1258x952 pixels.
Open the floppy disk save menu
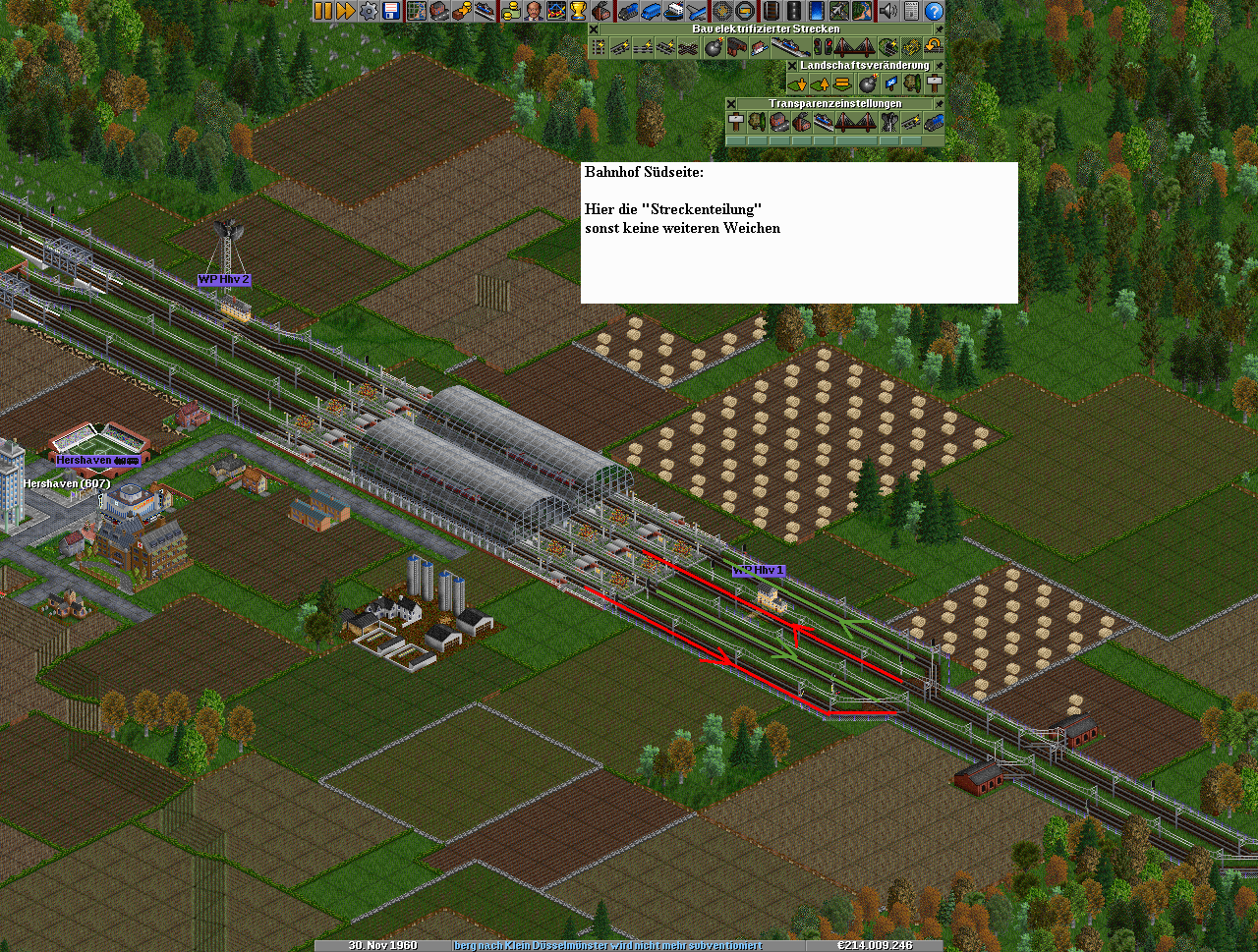tap(391, 11)
